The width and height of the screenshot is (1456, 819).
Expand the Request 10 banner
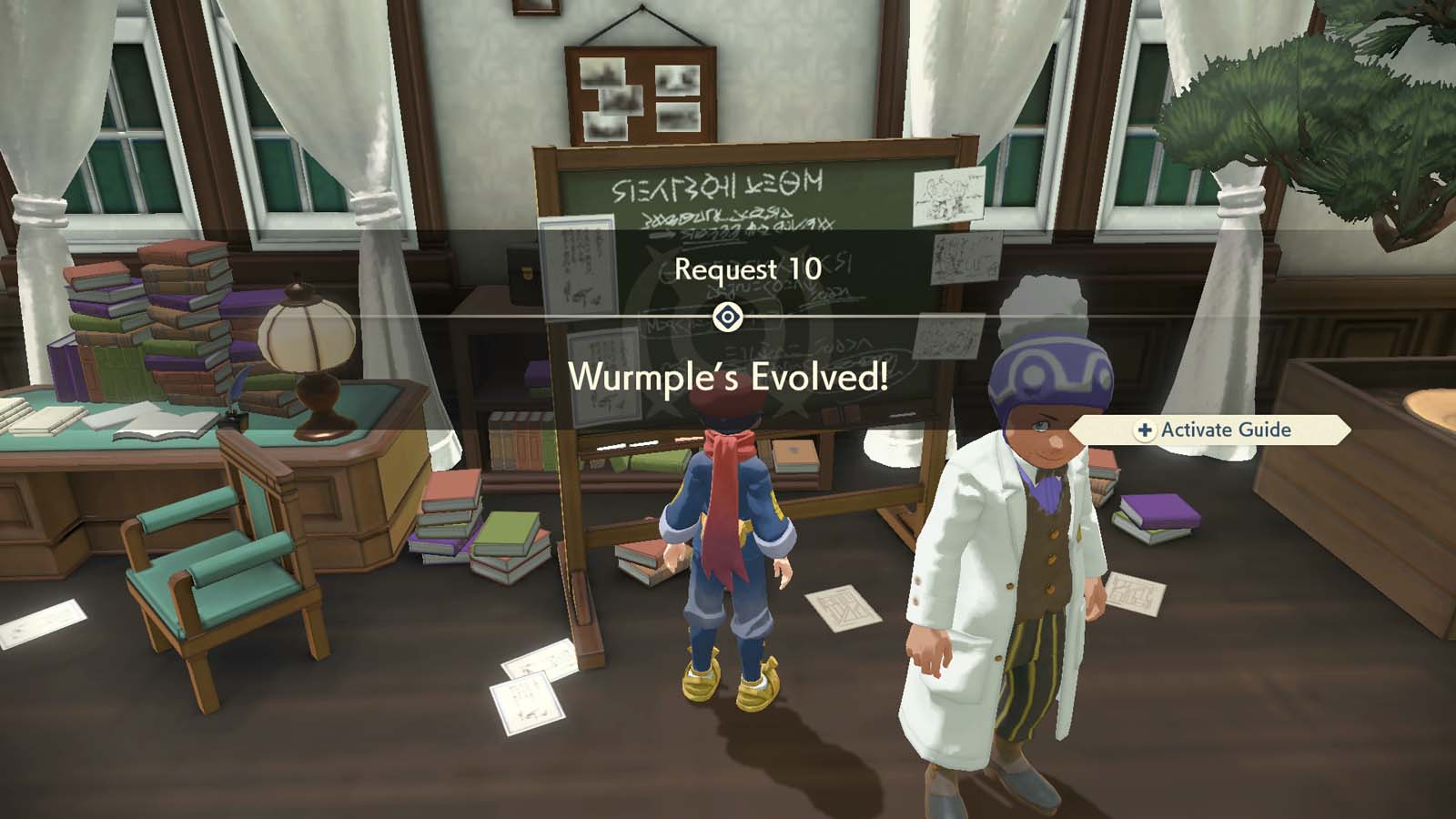tap(746, 268)
